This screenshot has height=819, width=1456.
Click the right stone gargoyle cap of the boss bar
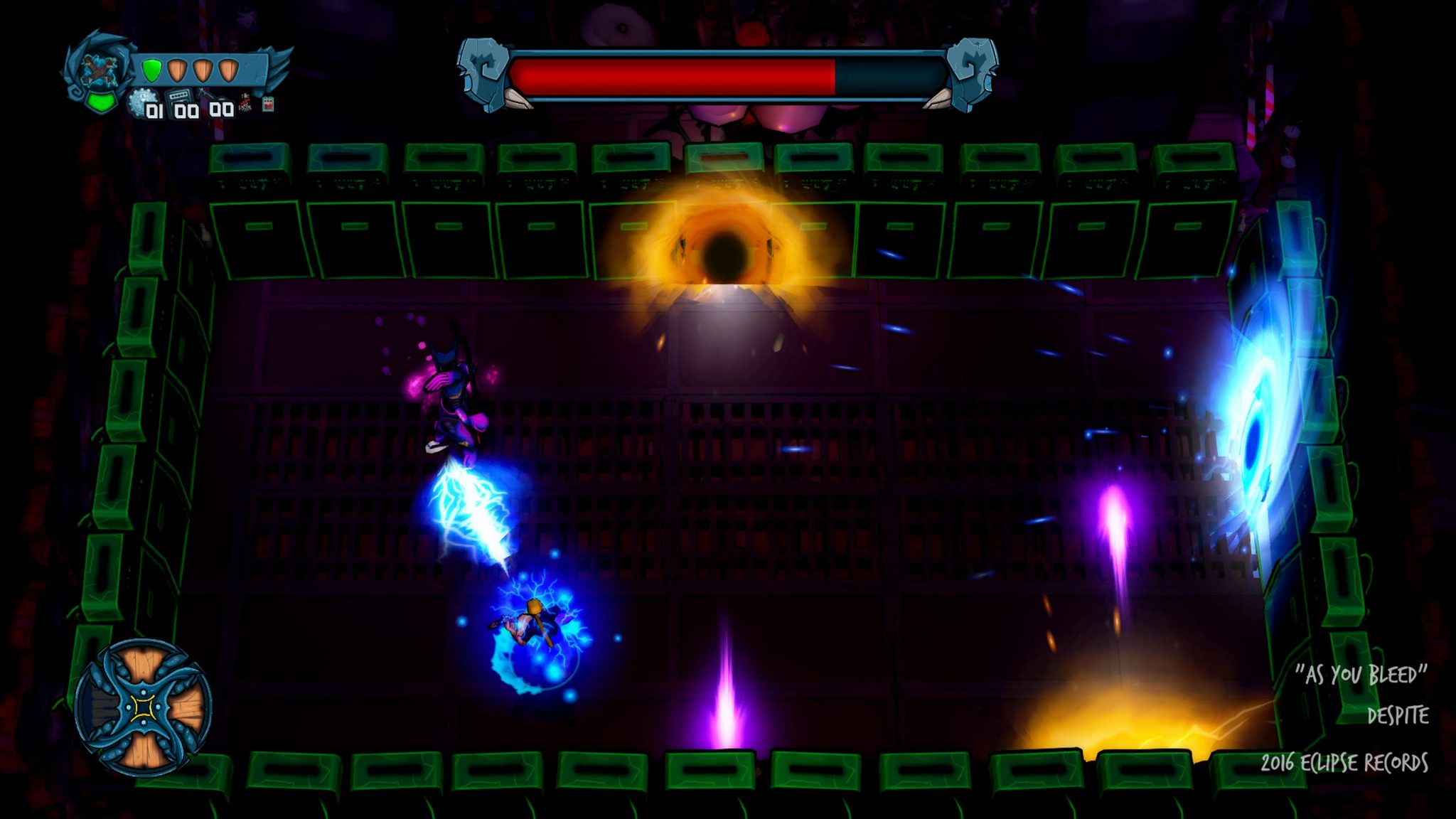click(x=970, y=73)
